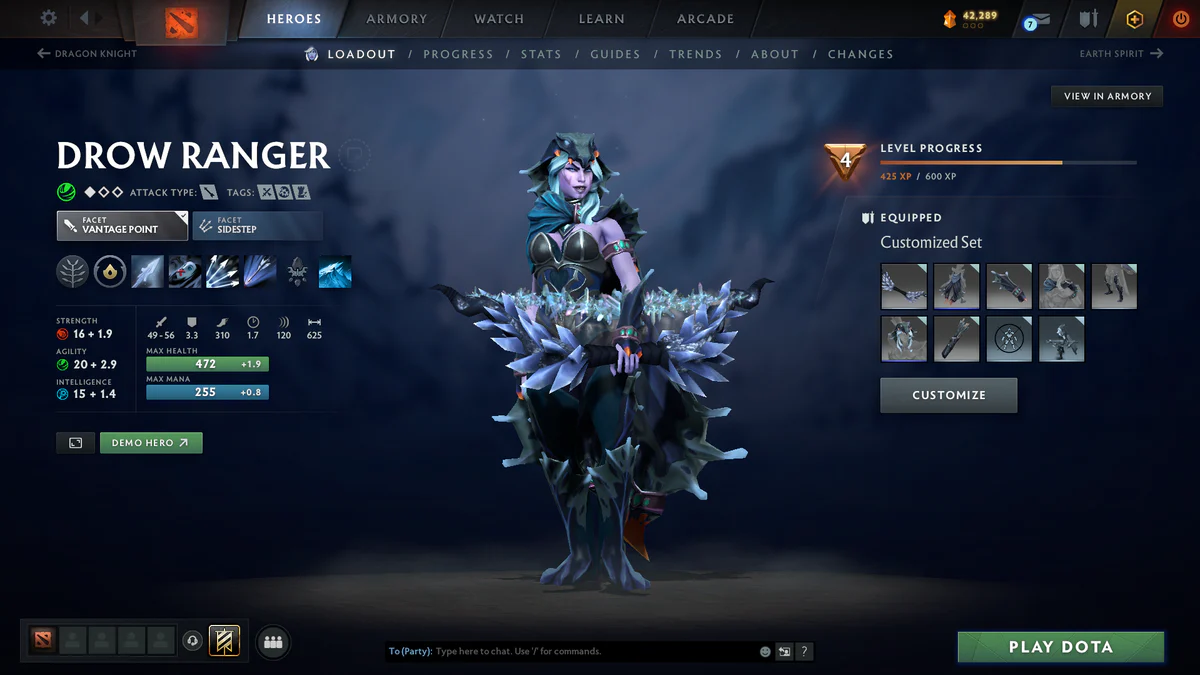Launch Demo Hero mode
This screenshot has width=1200, height=675.
pos(151,442)
